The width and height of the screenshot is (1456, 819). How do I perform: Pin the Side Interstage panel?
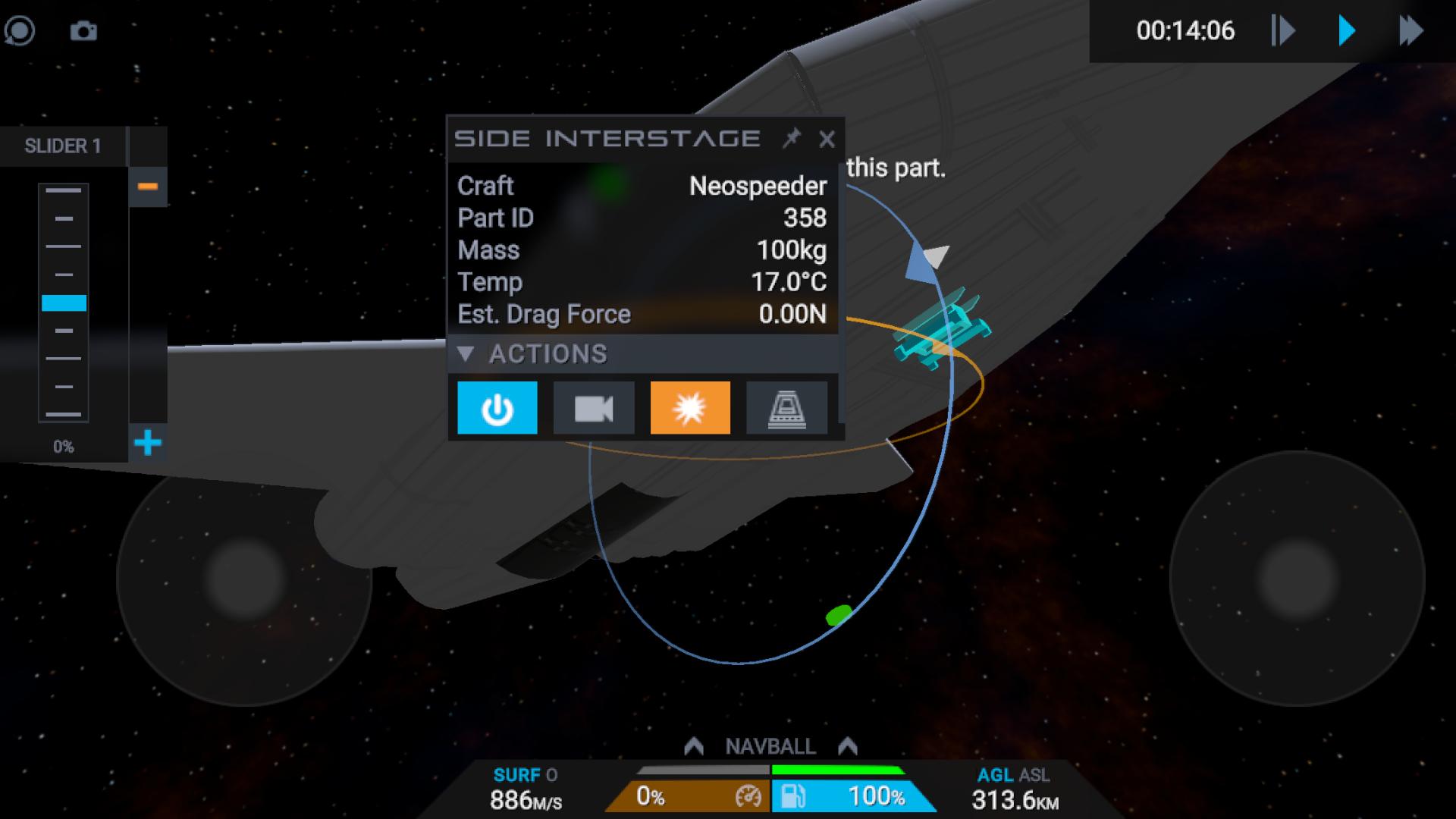pos(792,138)
